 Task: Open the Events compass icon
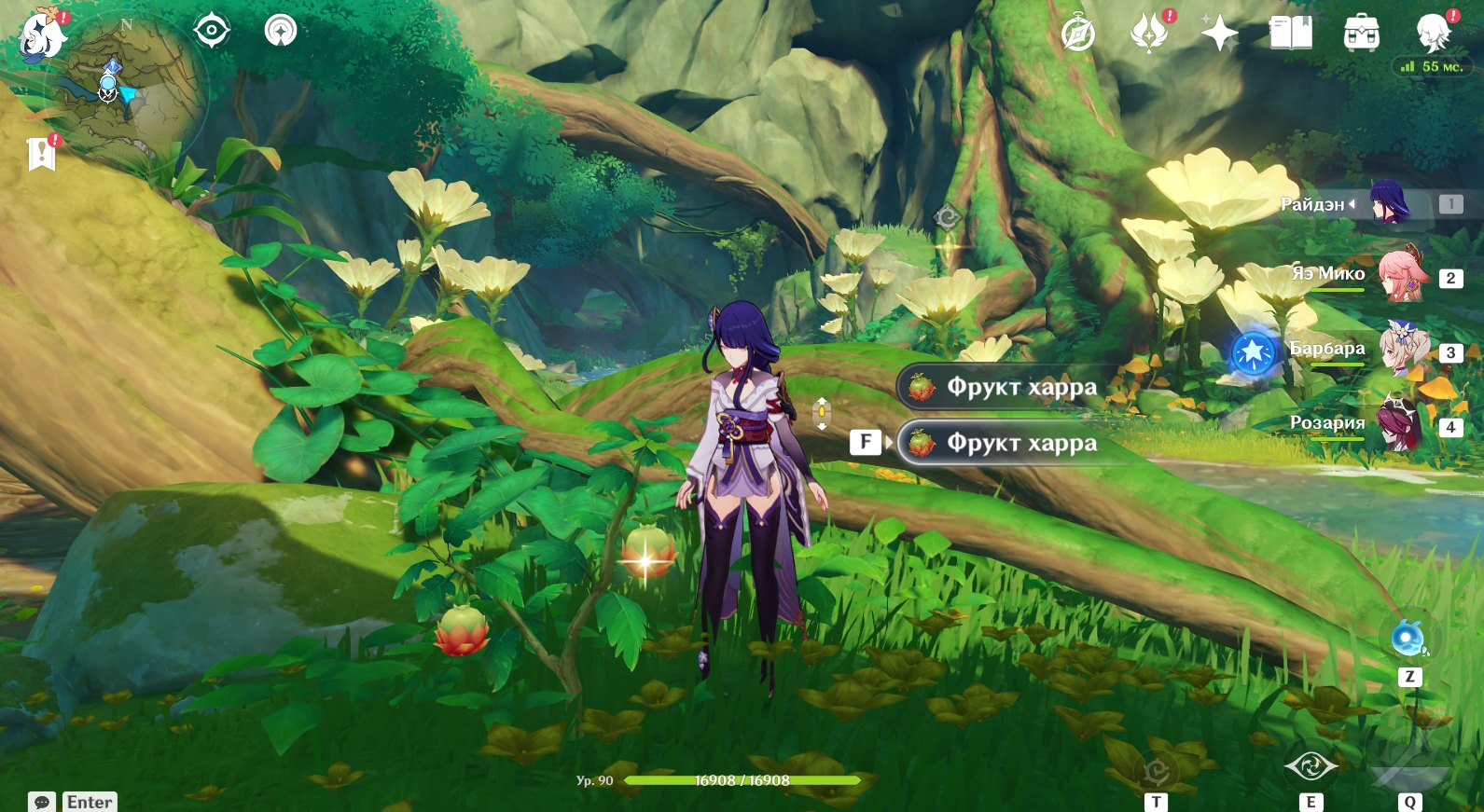point(1078,34)
